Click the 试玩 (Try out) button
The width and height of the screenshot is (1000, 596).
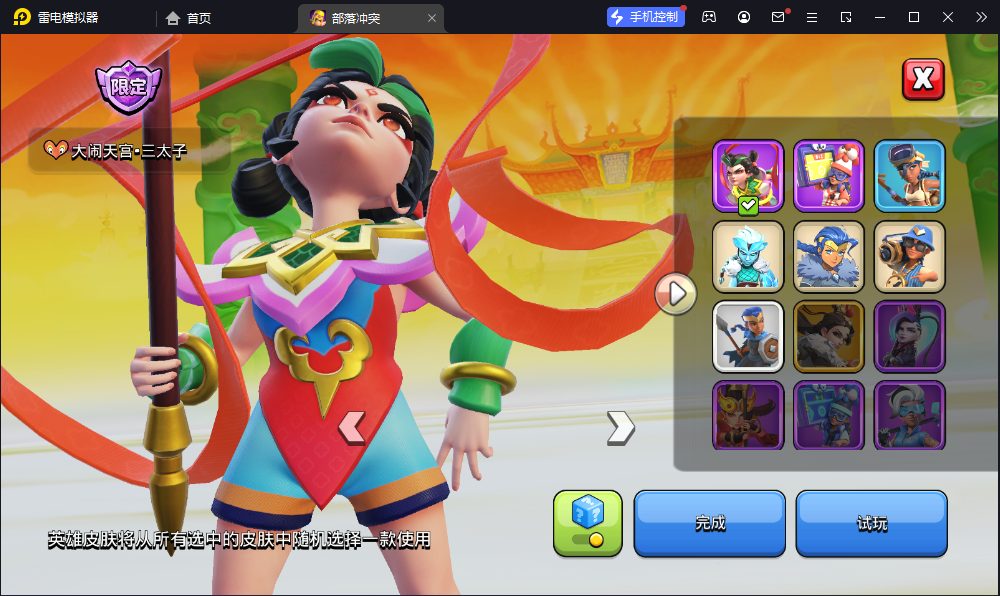click(871, 523)
